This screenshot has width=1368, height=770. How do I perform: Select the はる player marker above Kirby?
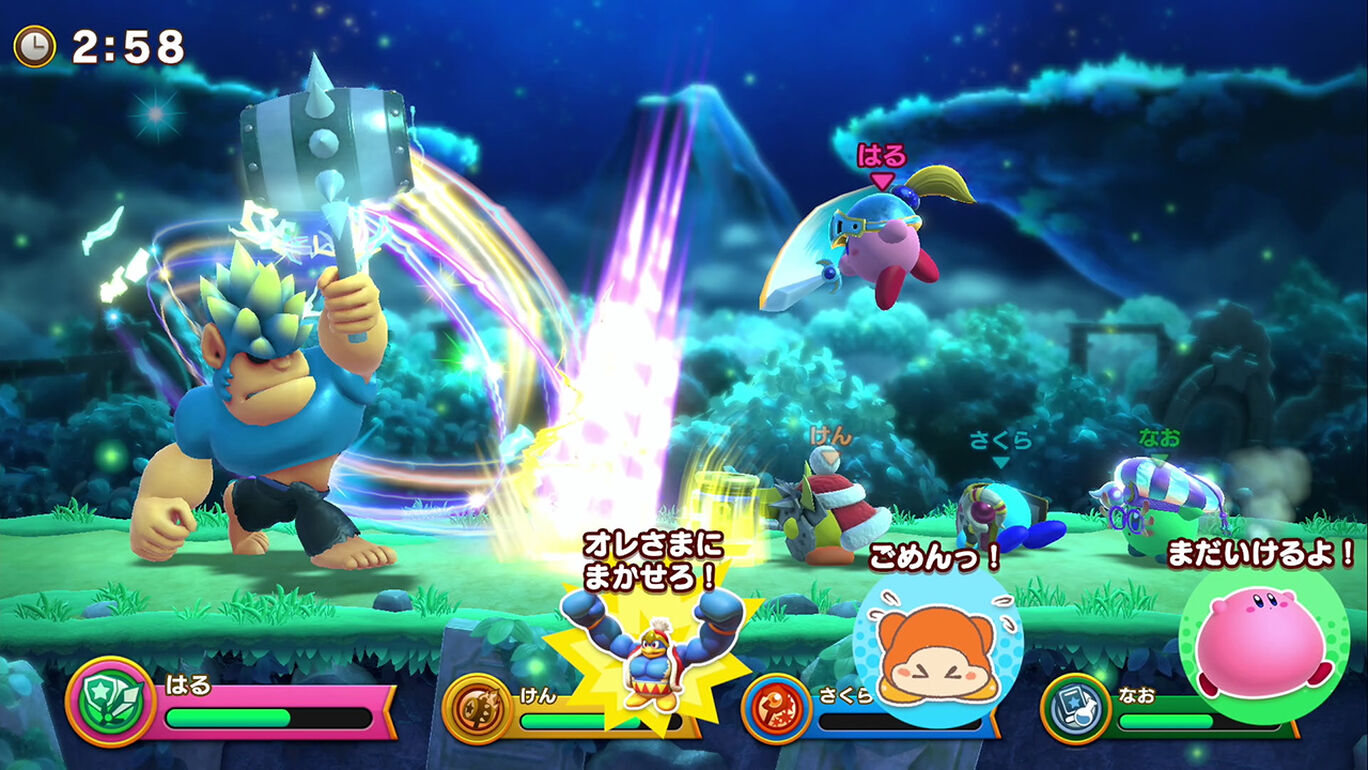[880, 160]
